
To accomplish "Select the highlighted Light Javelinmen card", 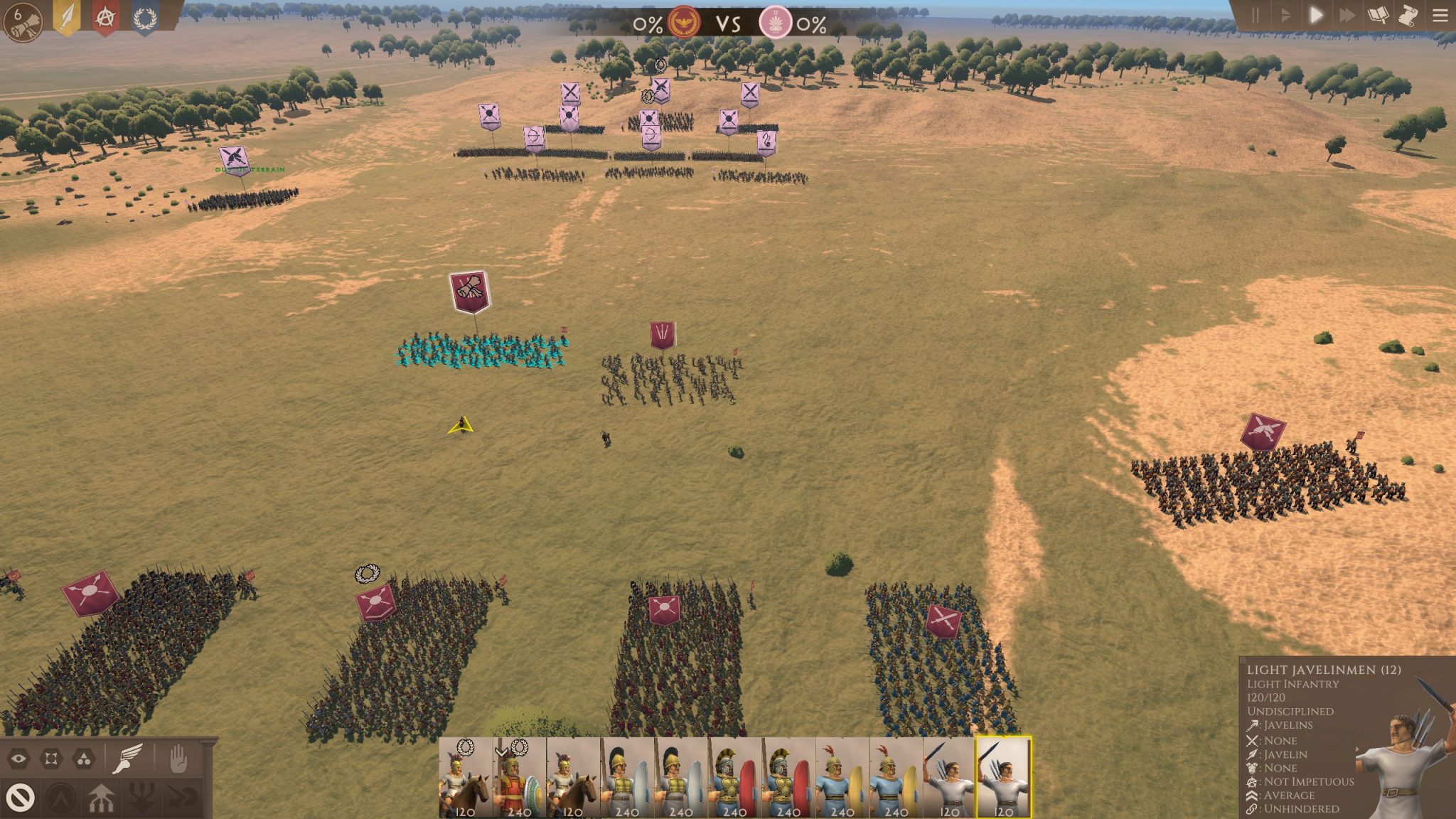I will 1003,778.
